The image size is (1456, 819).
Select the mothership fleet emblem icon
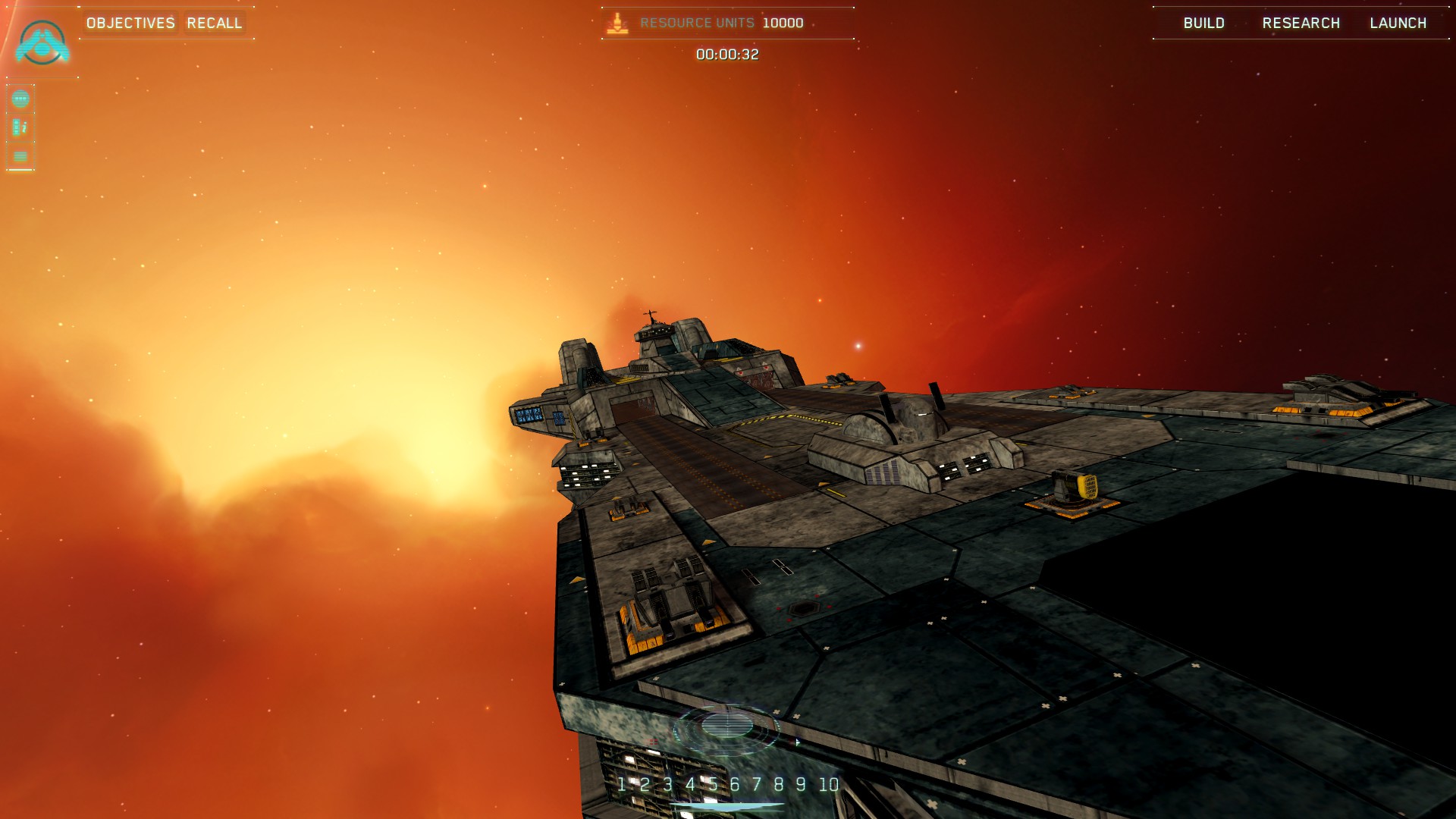coord(42,42)
